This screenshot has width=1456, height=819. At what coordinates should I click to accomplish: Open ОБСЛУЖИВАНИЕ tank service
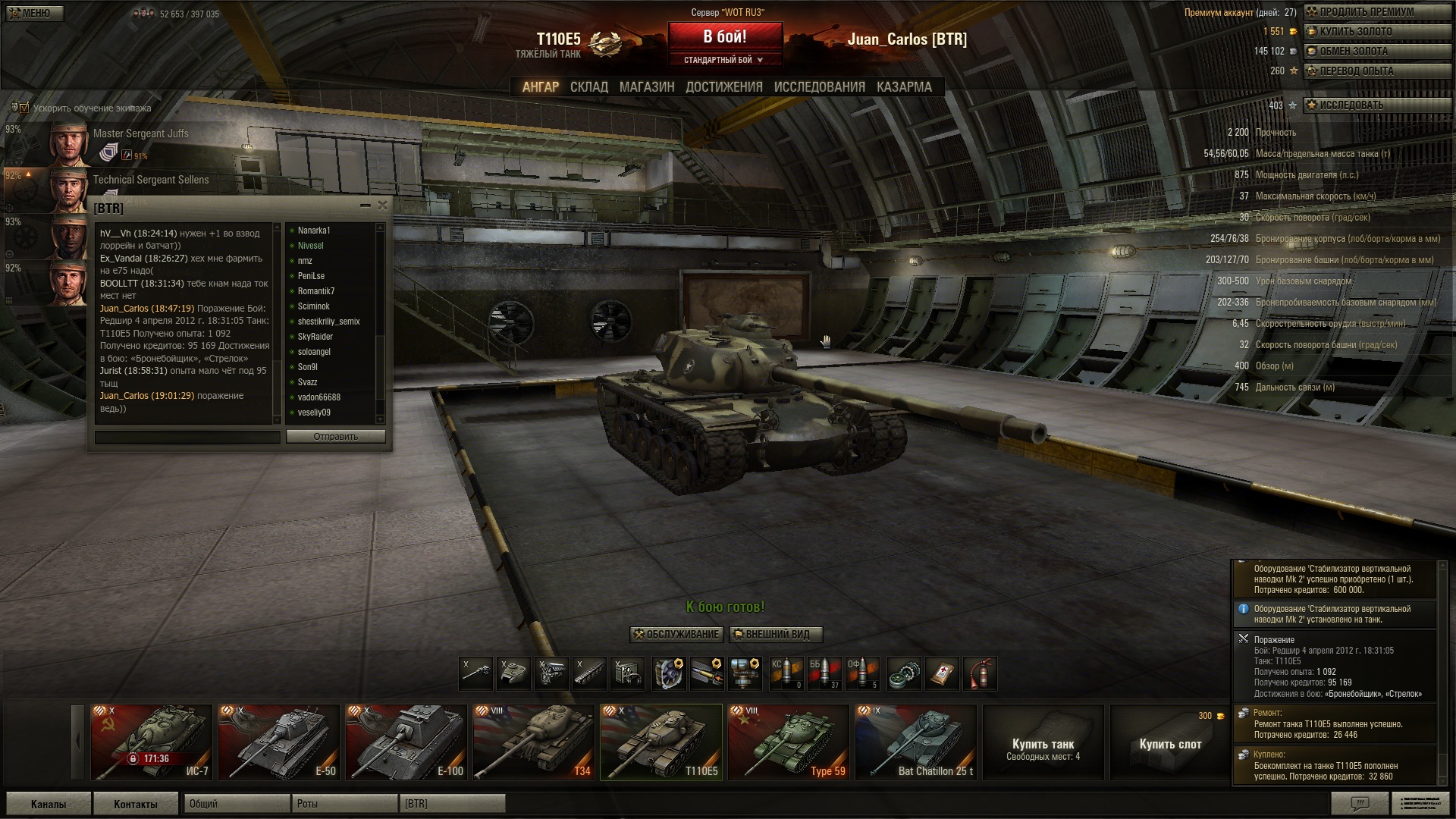[x=676, y=635]
